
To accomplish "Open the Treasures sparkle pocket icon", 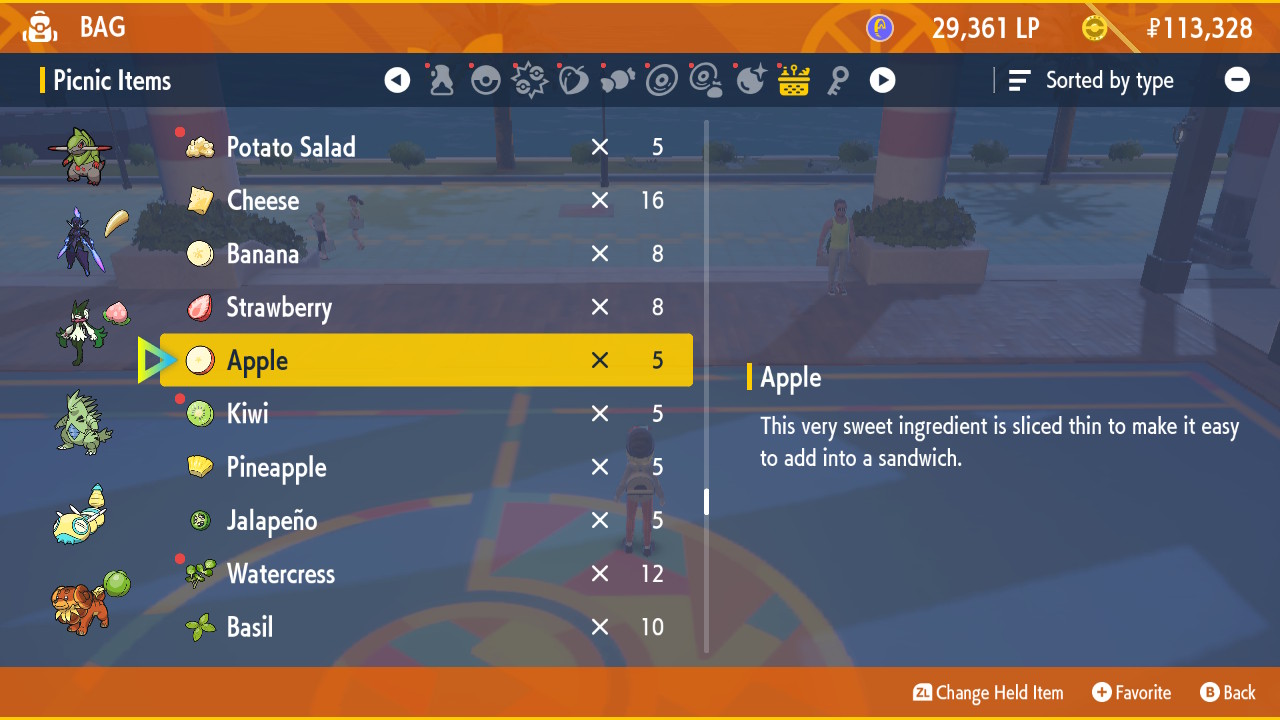I will tap(751, 80).
